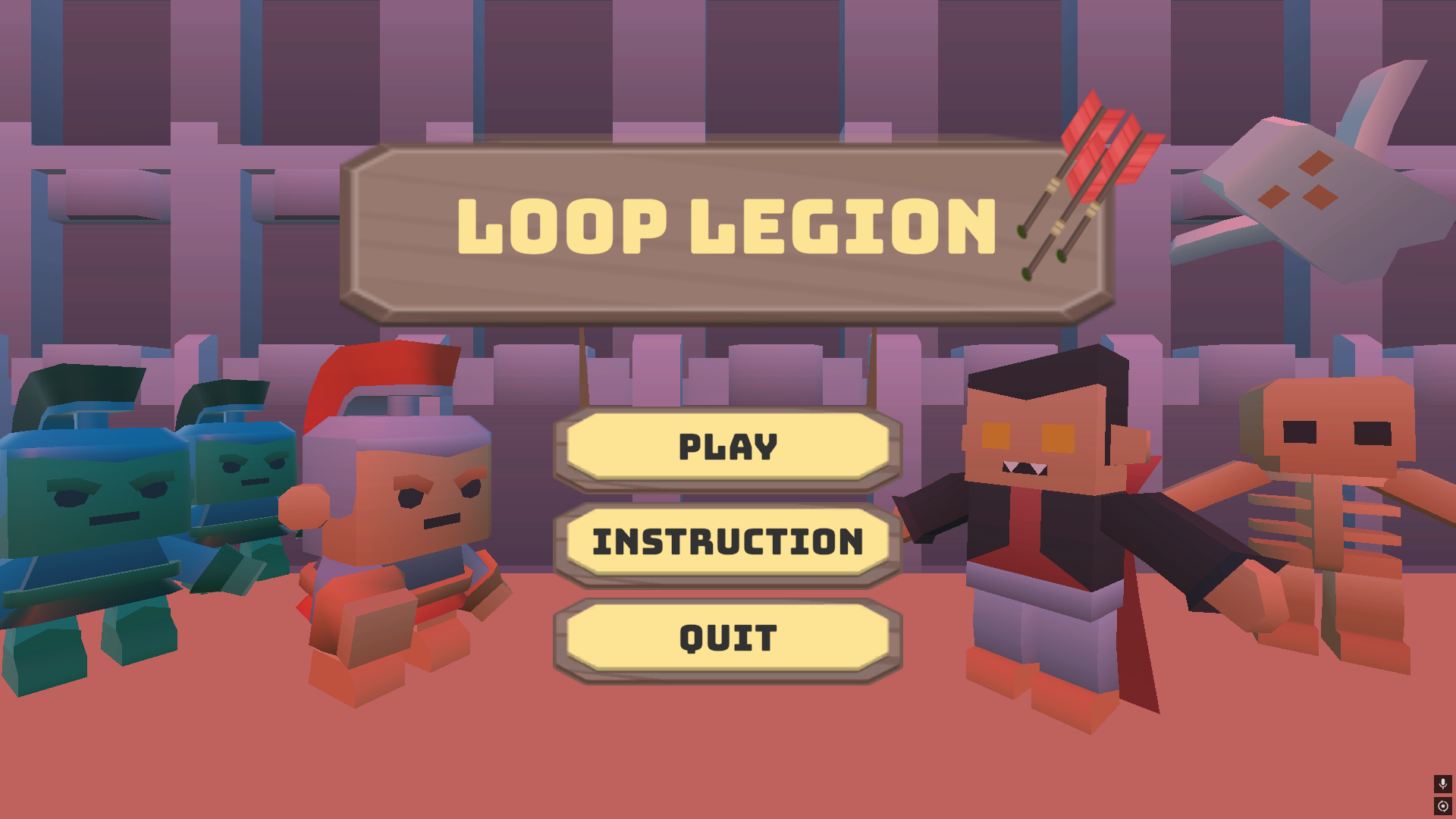This screenshot has width=1456, height=819.
Task: Open the Quit confirmation
Action: [x=726, y=637]
